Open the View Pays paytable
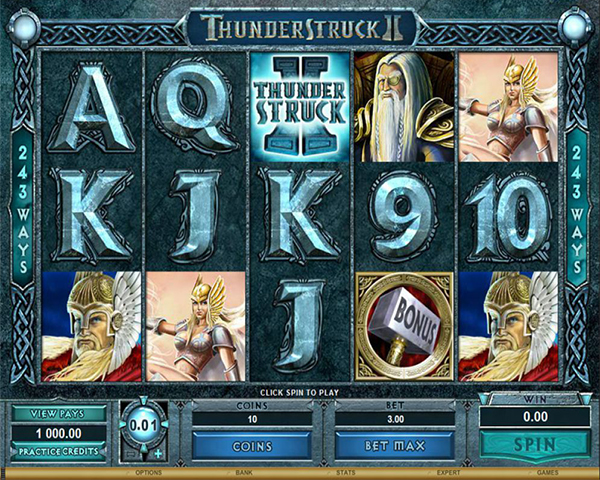Viewport: 600px width, 480px height. [x=60, y=414]
